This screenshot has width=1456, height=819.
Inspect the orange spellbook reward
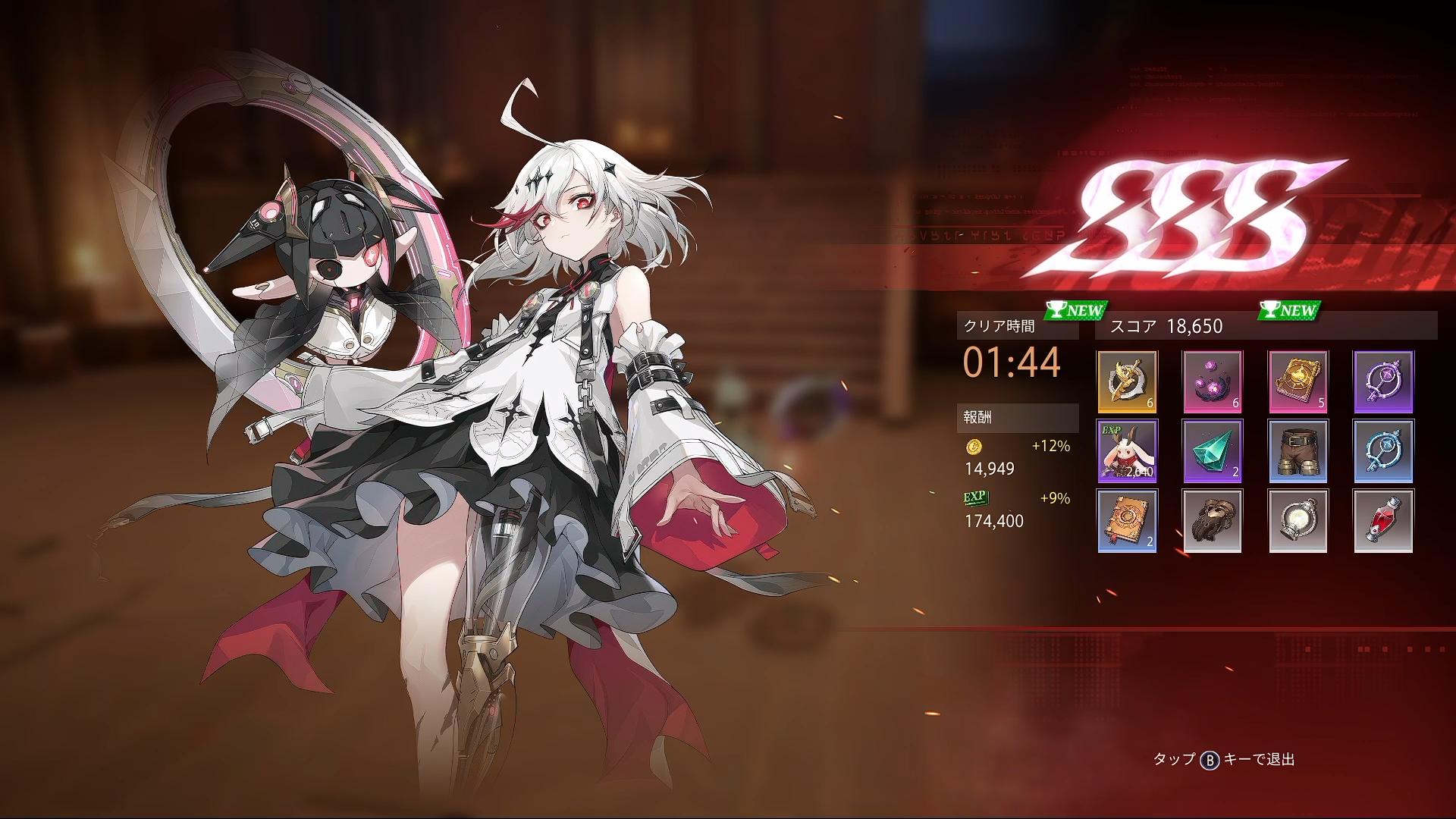[x=1127, y=520]
